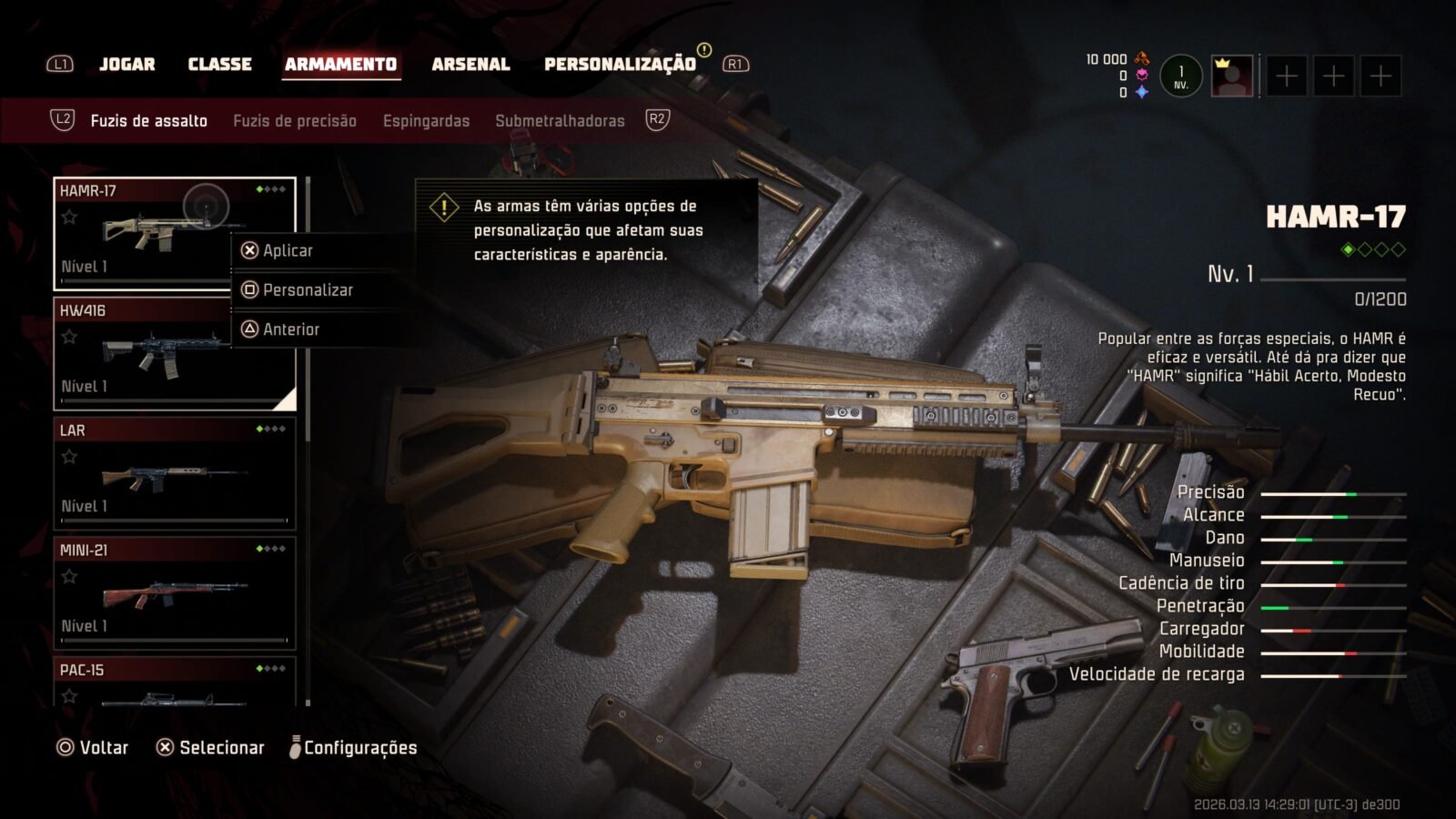Switch to Fuzis de precisão category
This screenshot has width=1456, height=819.
coord(294,120)
